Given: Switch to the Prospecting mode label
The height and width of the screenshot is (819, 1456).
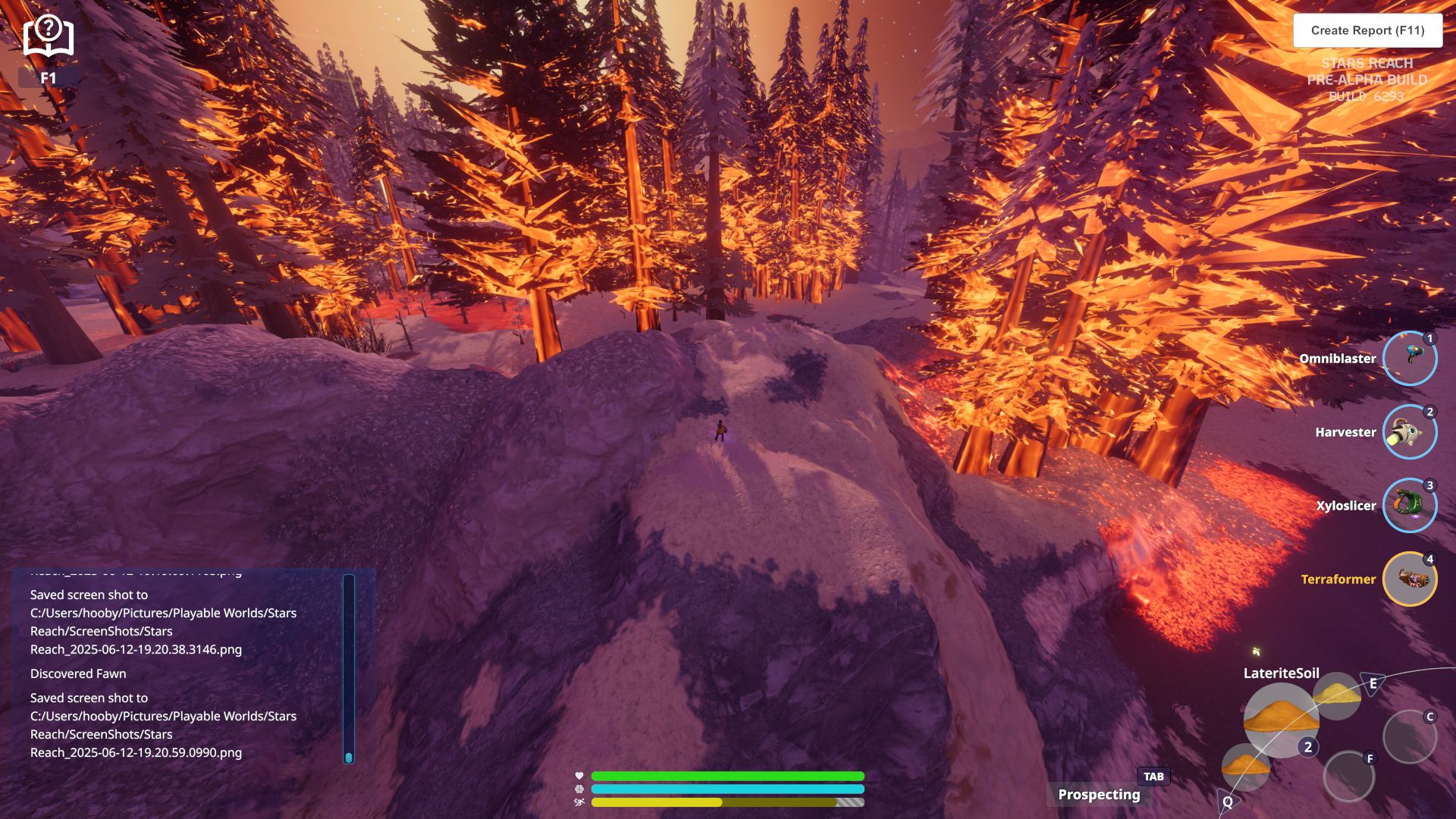Looking at the screenshot, I should [1099, 794].
